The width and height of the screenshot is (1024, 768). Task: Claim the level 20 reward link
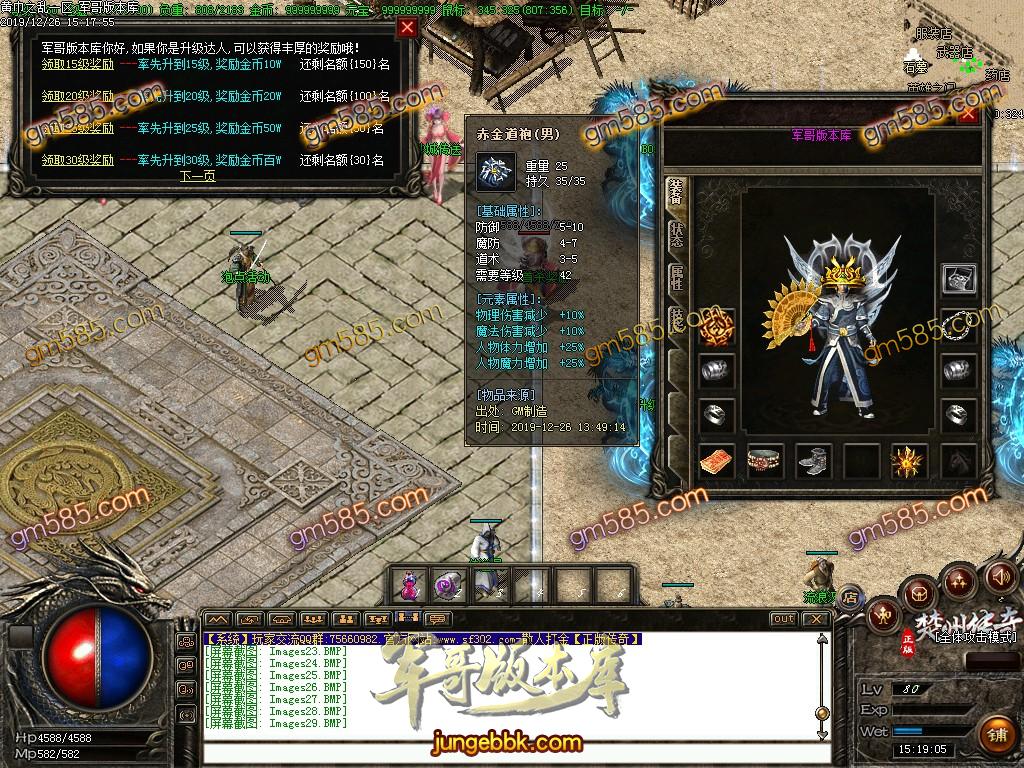coord(77,97)
